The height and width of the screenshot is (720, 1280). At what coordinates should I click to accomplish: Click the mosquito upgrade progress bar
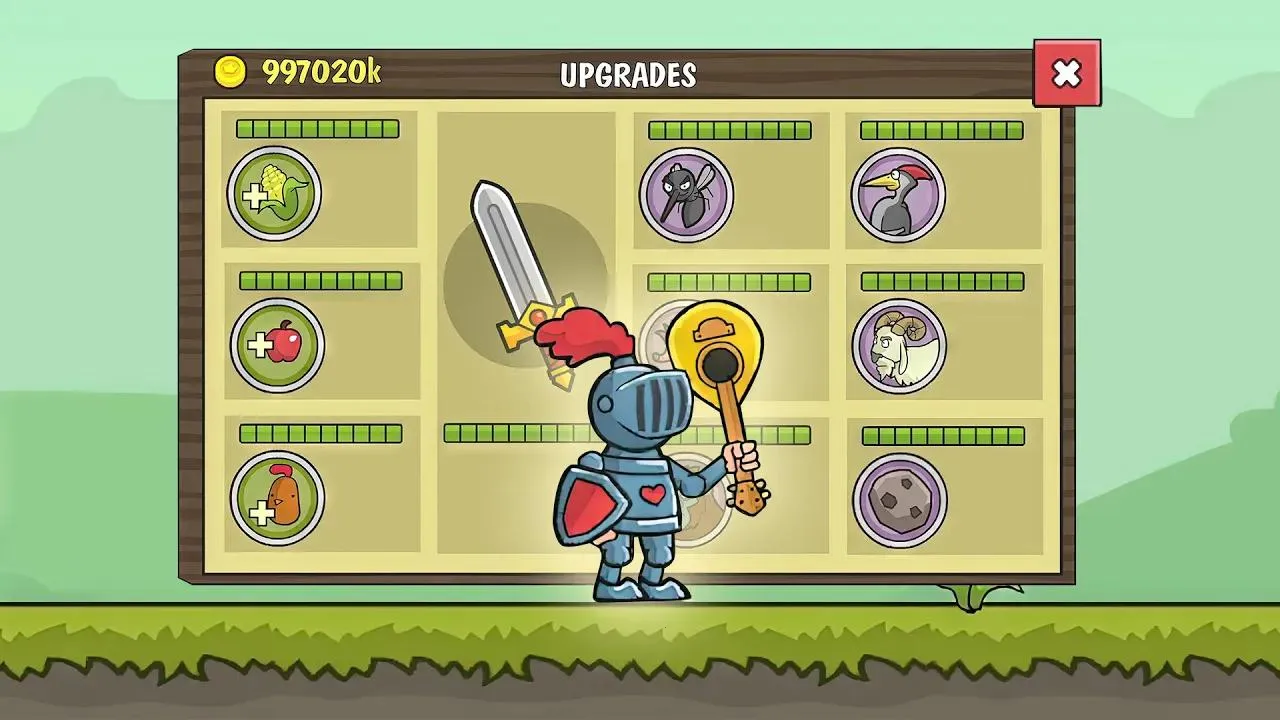click(731, 129)
